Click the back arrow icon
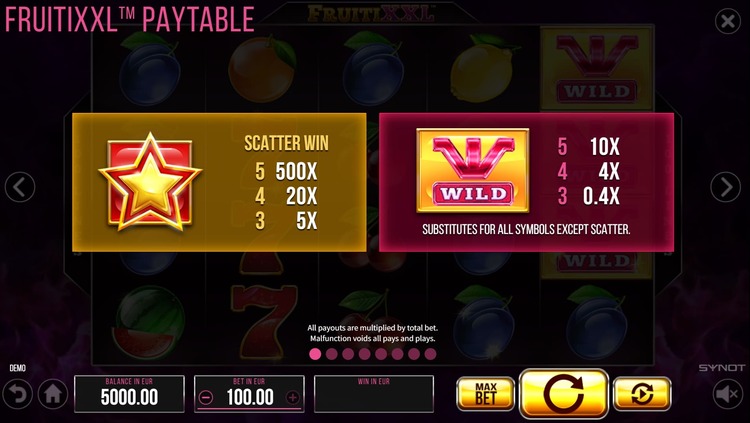Viewport: 750px width, 423px height. (17, 395)
